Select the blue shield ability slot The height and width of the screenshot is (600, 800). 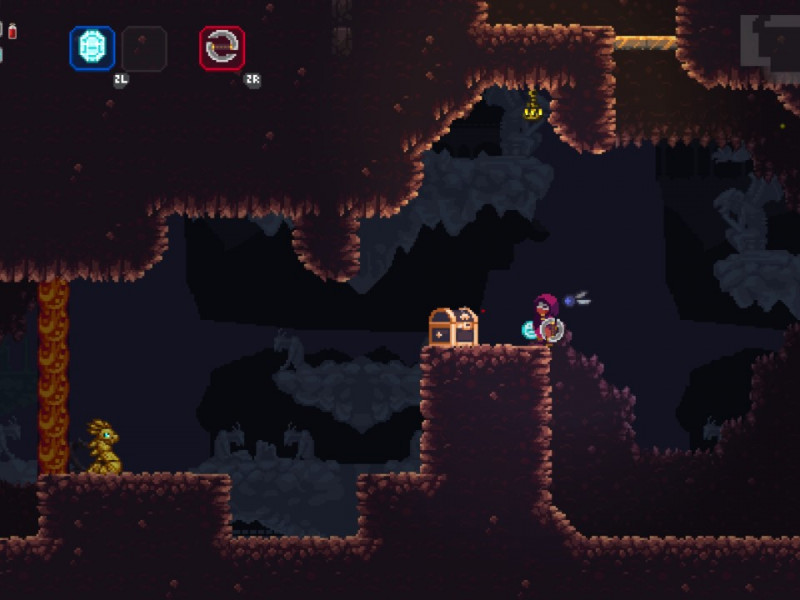92,47
